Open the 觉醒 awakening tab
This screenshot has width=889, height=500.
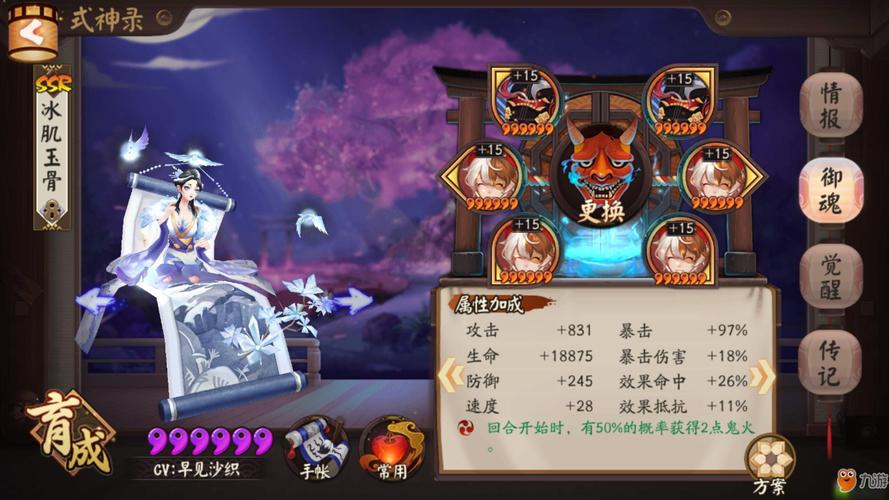click(x=830, y=274)
